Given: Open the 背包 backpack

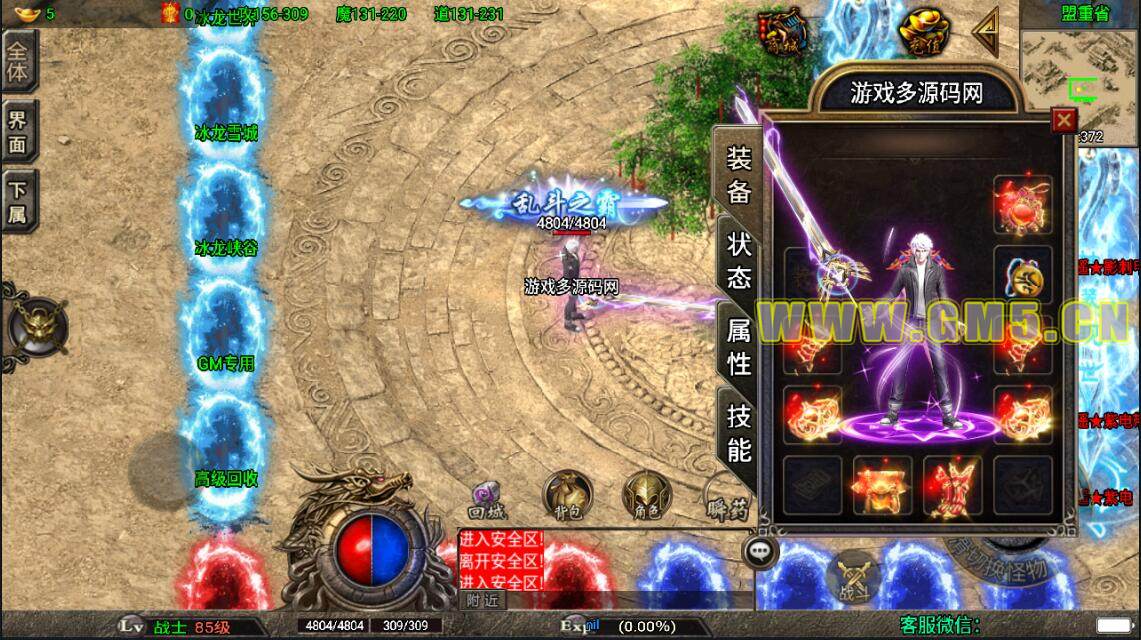Looking at the screenshot, I should (567, 496).
